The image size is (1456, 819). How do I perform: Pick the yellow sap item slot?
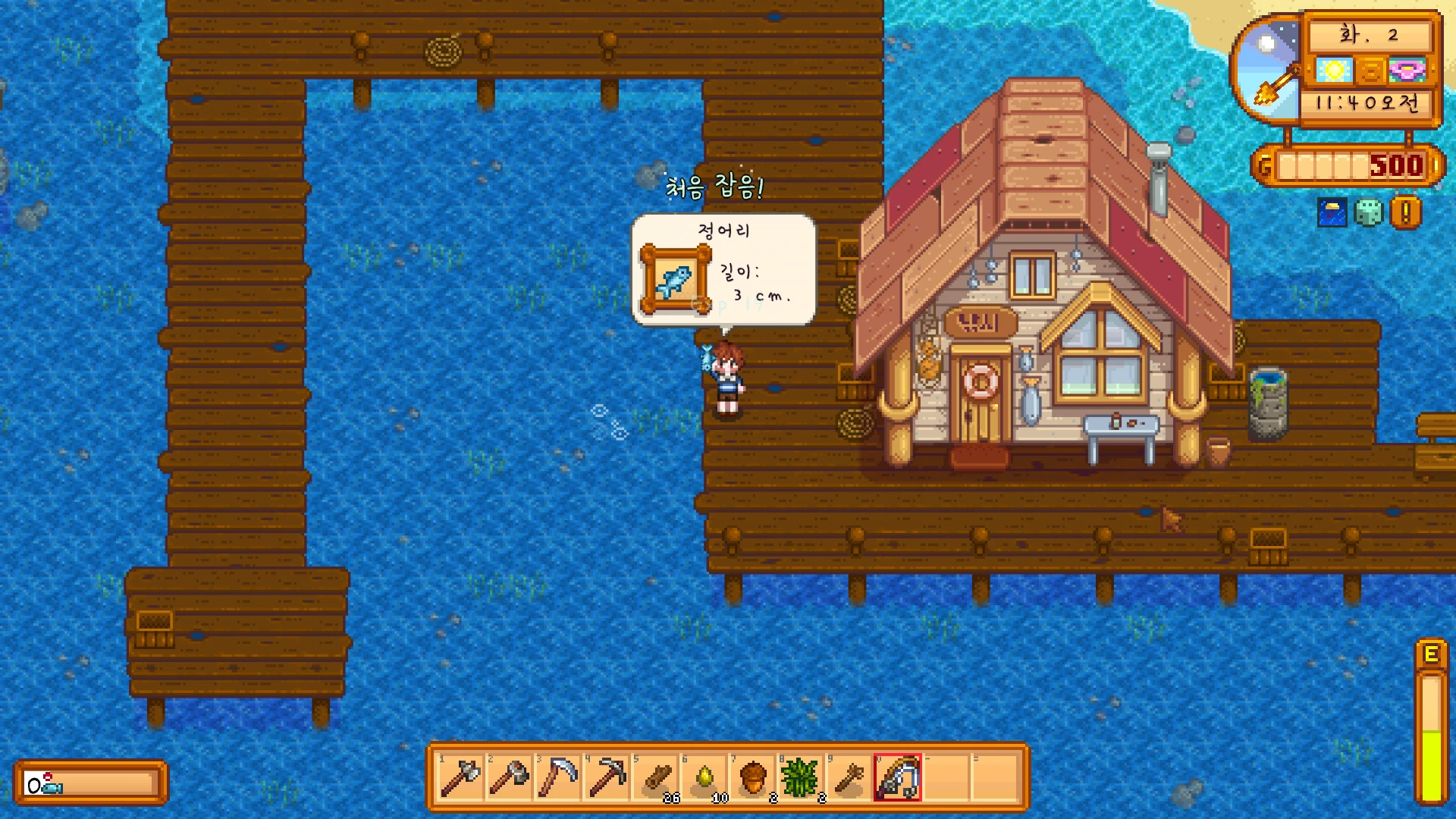click(704, 778)
